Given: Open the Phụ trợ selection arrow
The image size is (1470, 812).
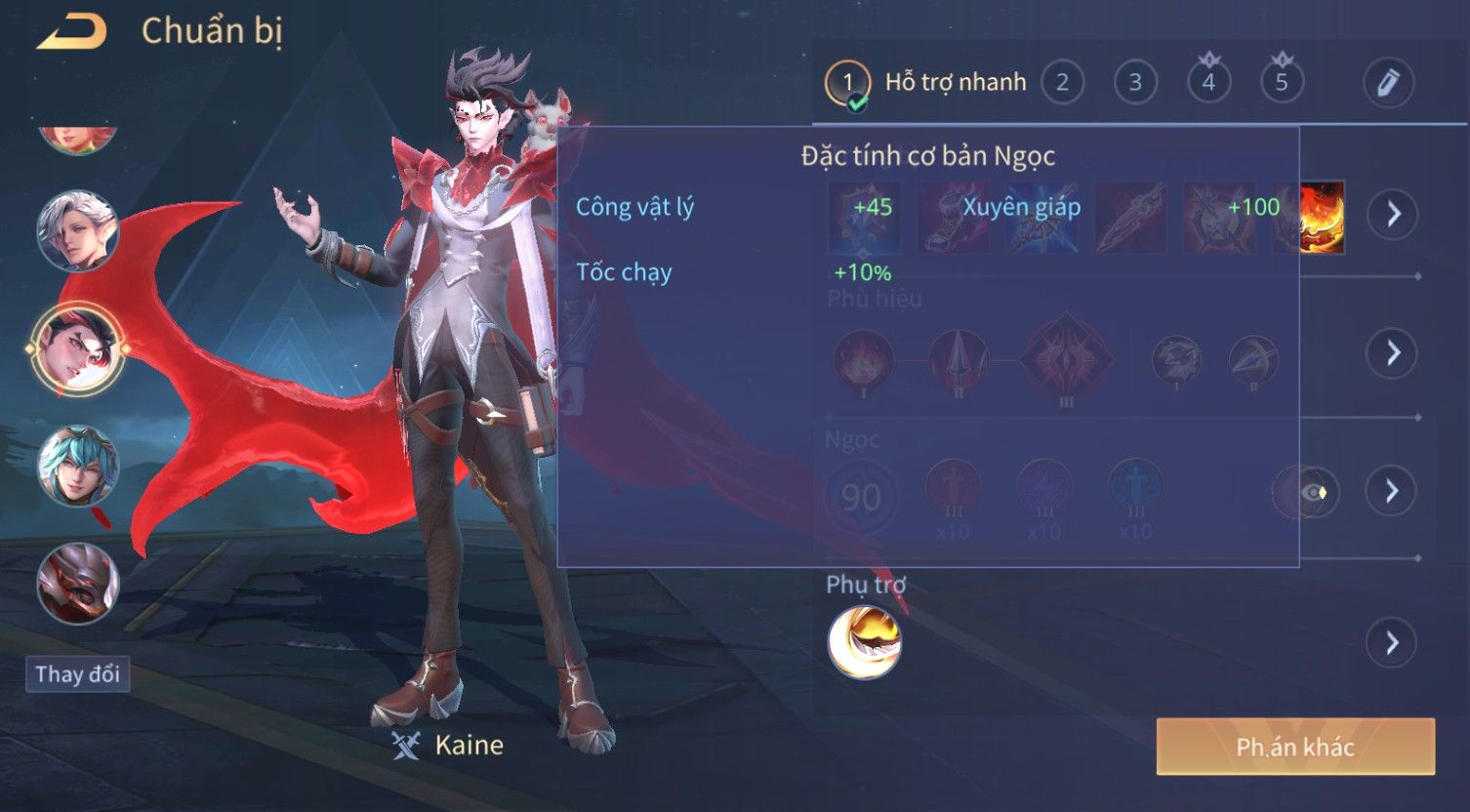Looking at the screenshot, I should [x=1393, y=643].
